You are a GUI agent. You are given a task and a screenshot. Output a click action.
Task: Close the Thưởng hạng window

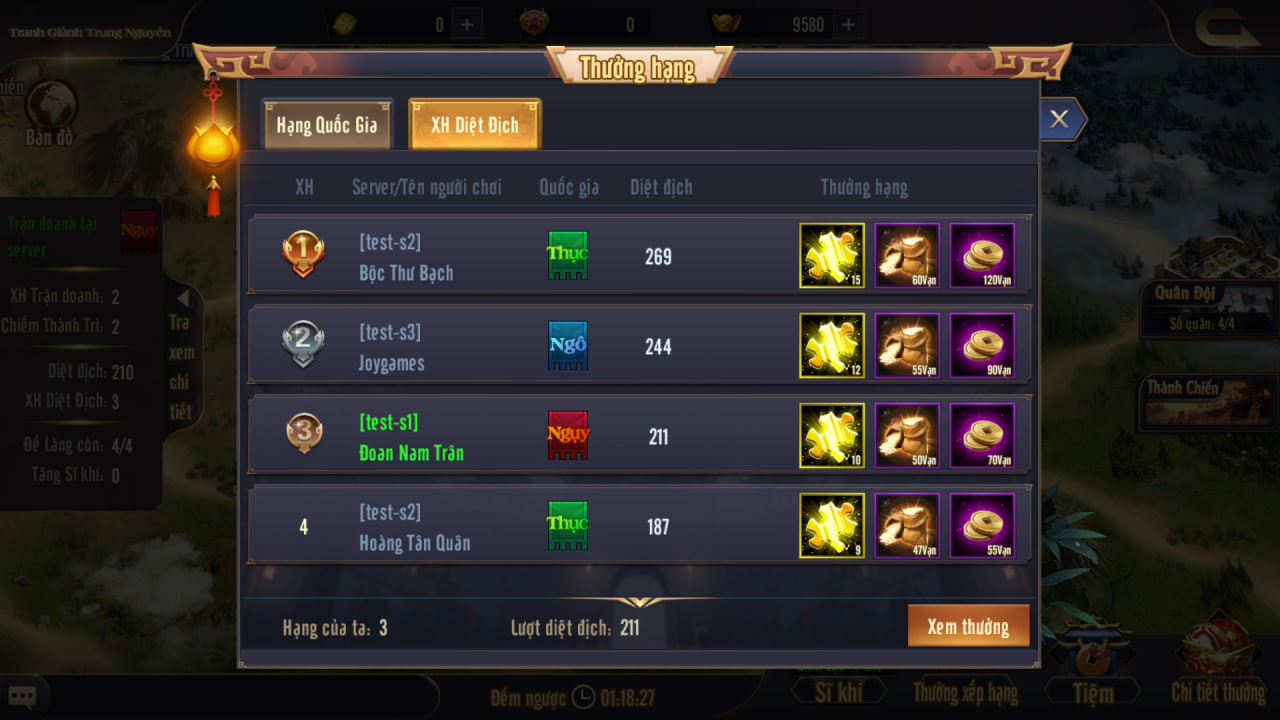click(x=1059, y=120)
